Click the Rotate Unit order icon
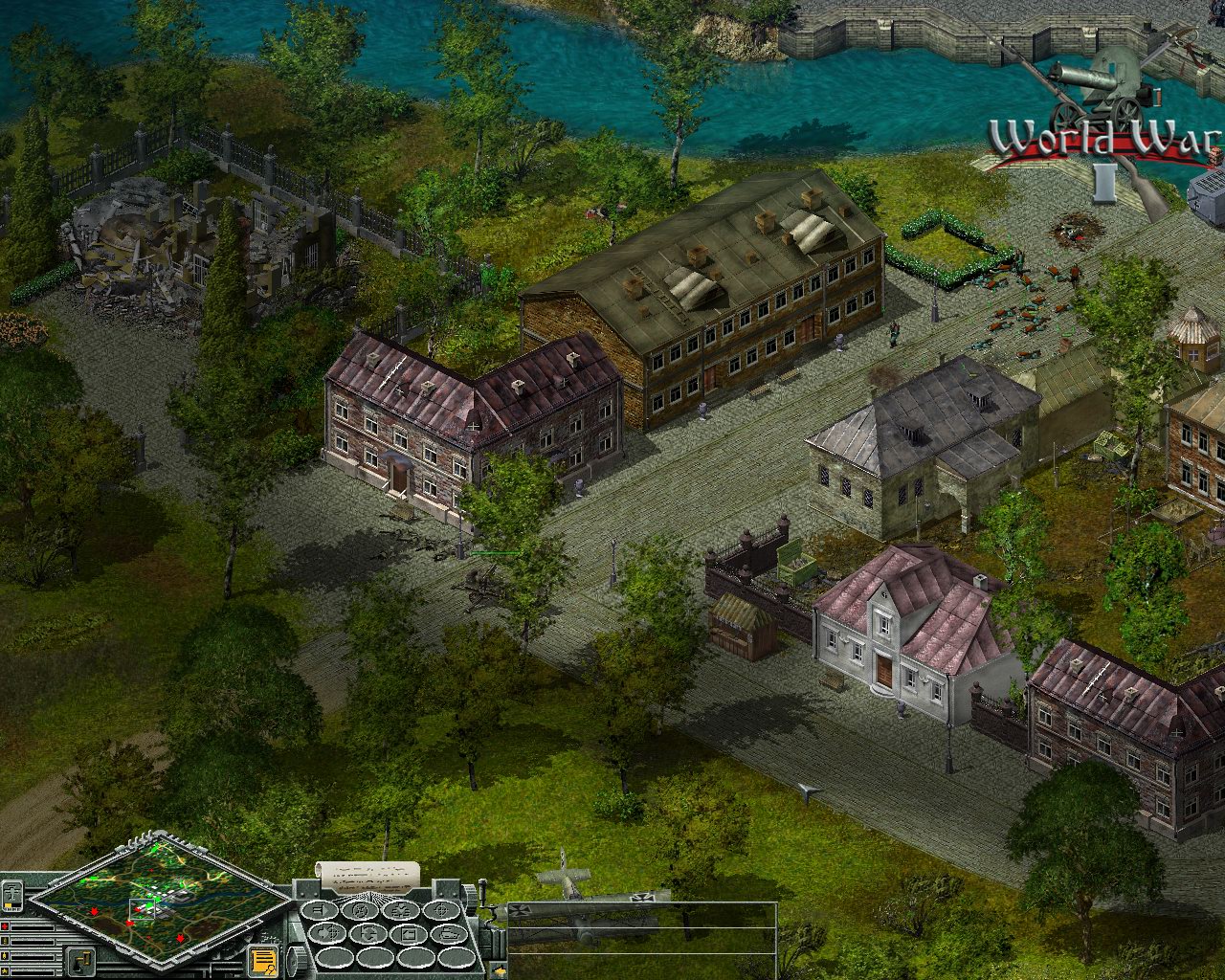This screenshot has height=980, width=1225. pyautogui.click(x=368, y=933)
